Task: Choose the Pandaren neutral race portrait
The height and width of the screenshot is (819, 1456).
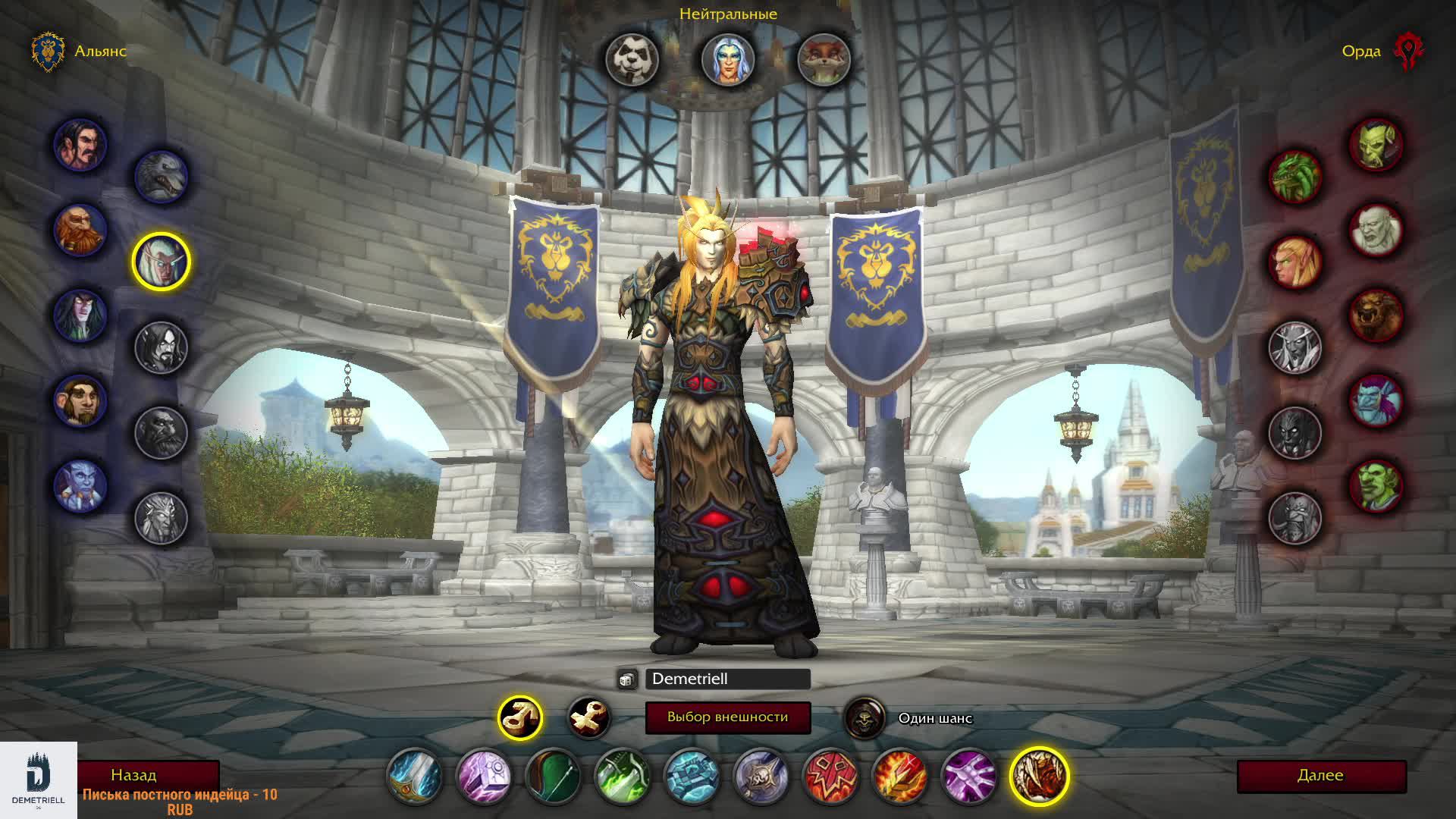Action: click(632, 59)
